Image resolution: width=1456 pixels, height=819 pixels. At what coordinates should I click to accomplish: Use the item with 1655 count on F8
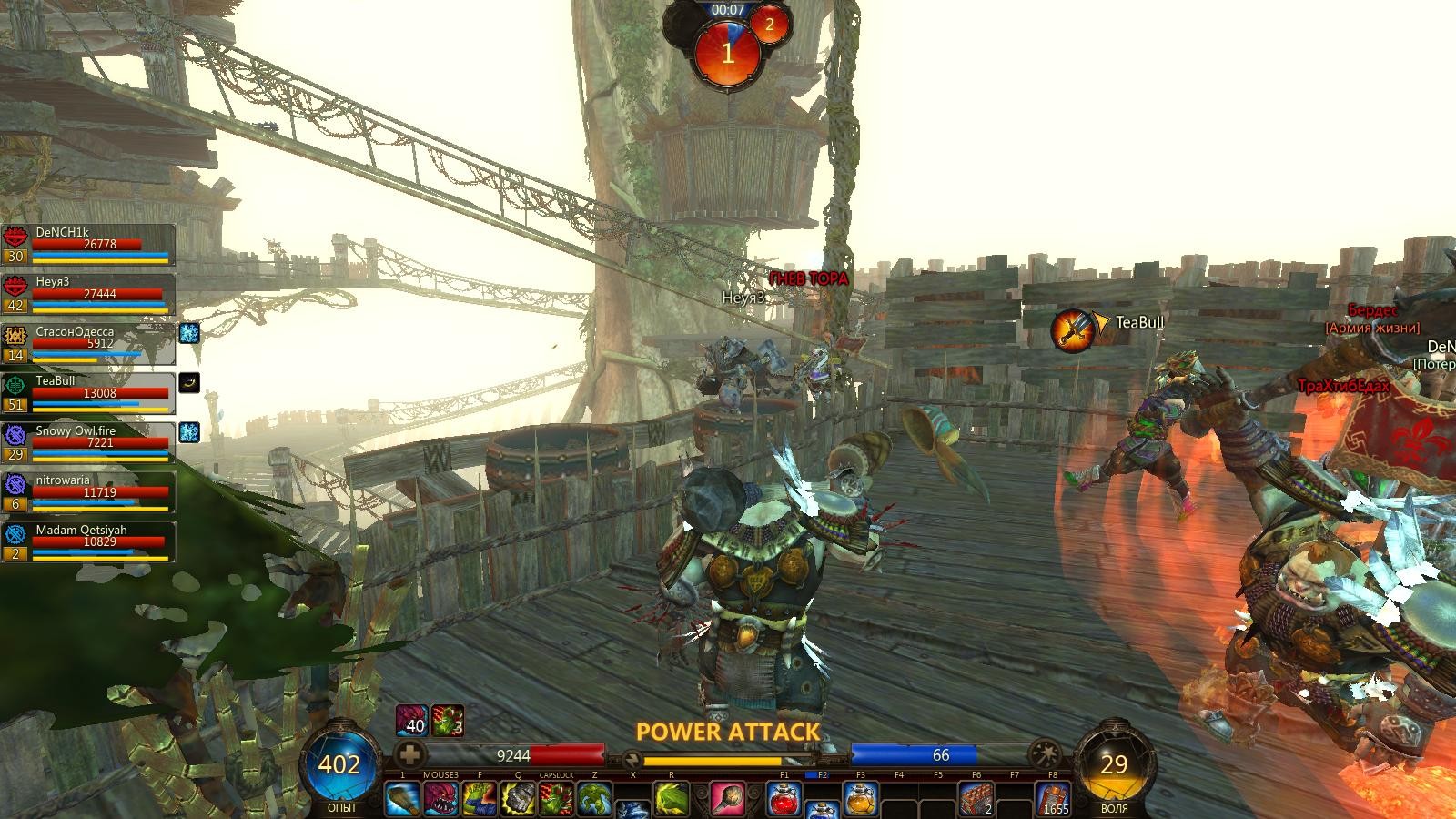(x=1053, y=799)
